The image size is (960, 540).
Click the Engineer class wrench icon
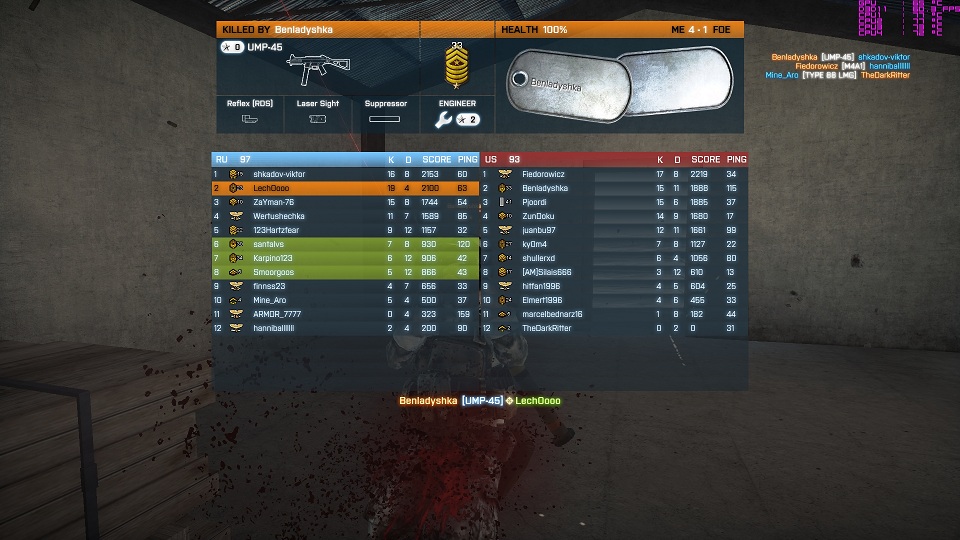[x=444, y=120]
